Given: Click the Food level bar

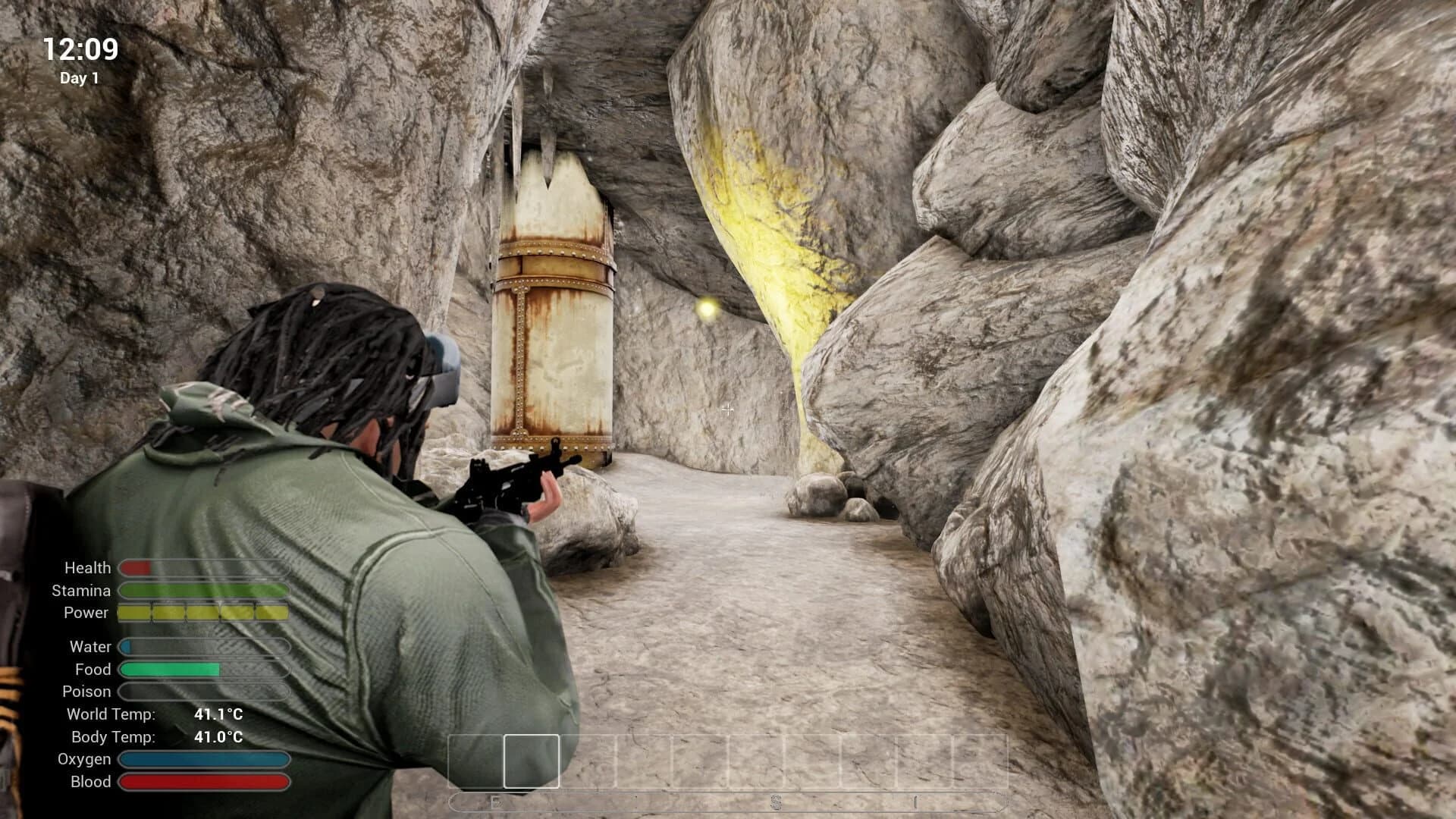Looking at the screenshot, I should click(x=171, y=670).
